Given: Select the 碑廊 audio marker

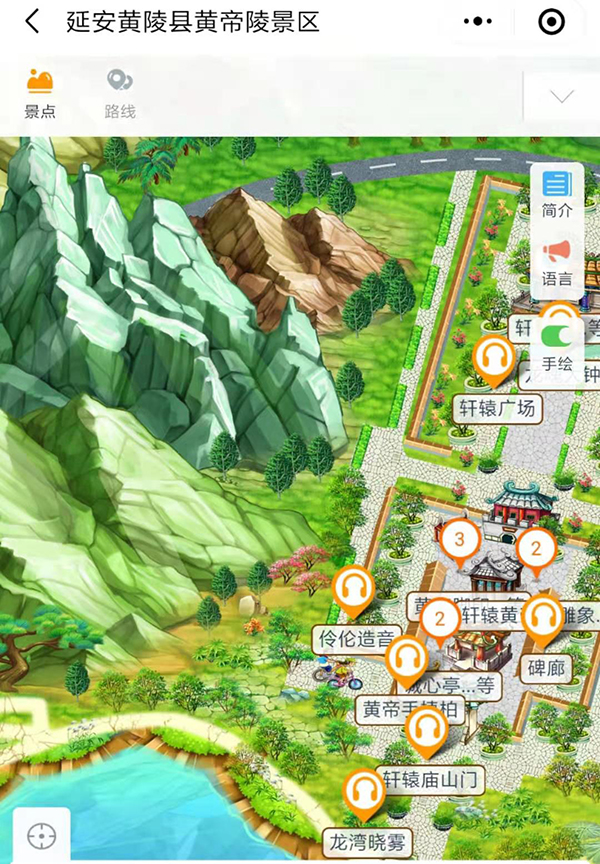Looking at the screenshot, I should click(543, 620).
